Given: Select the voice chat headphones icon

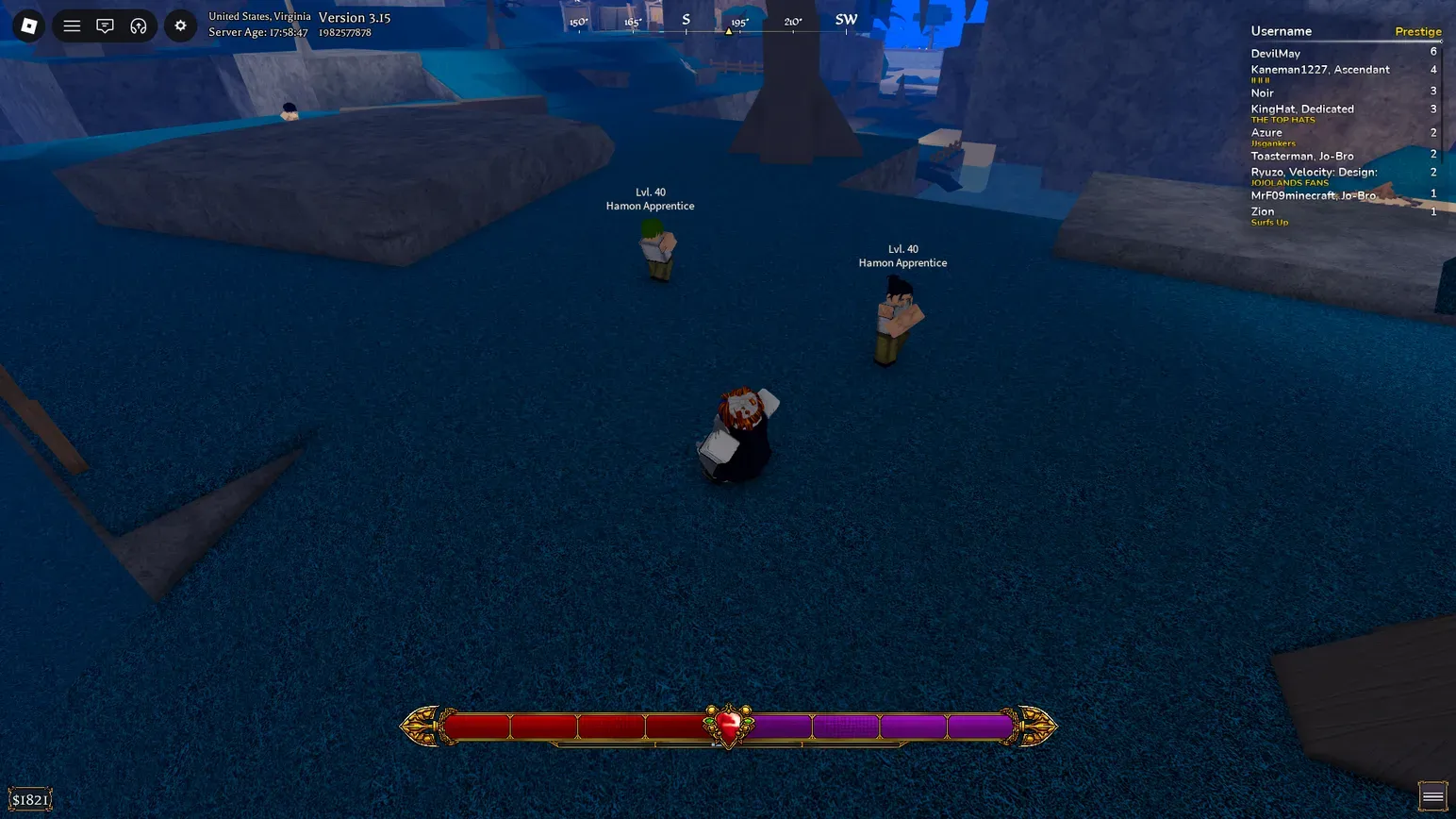Looking at the screenshot, I should (139, 25).
